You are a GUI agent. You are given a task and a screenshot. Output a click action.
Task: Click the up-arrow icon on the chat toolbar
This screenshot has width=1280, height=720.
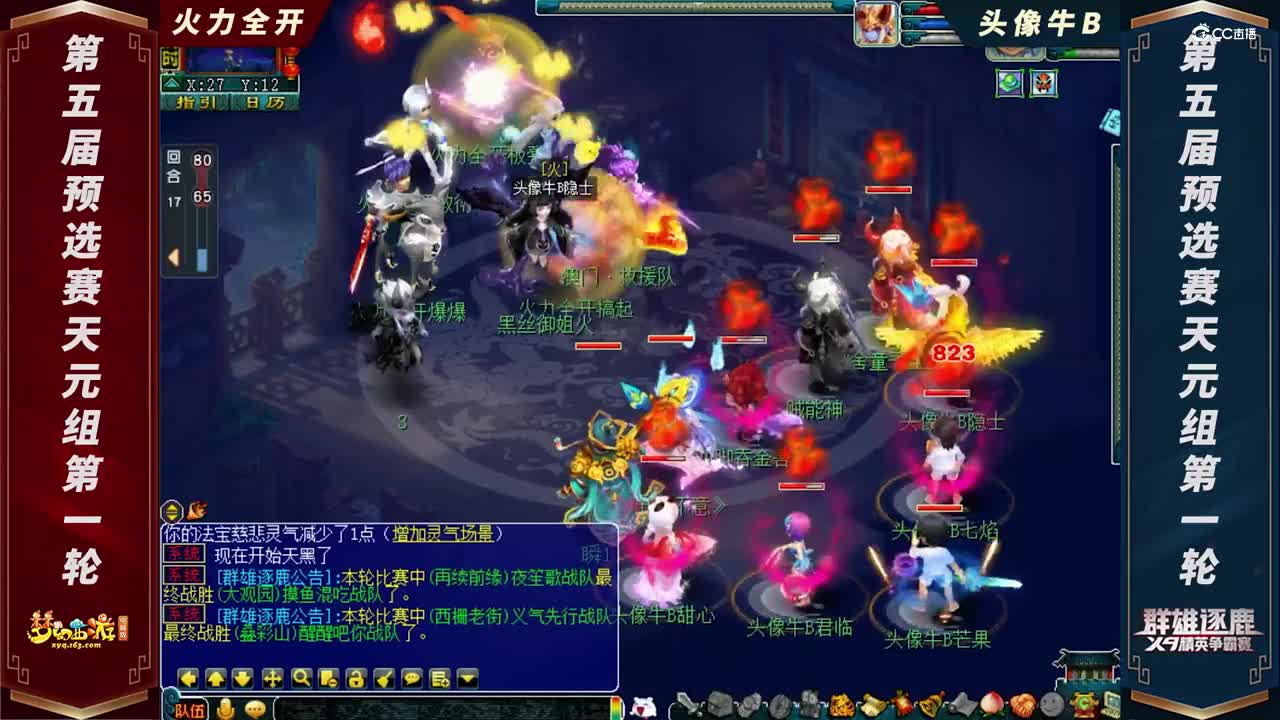216,678
